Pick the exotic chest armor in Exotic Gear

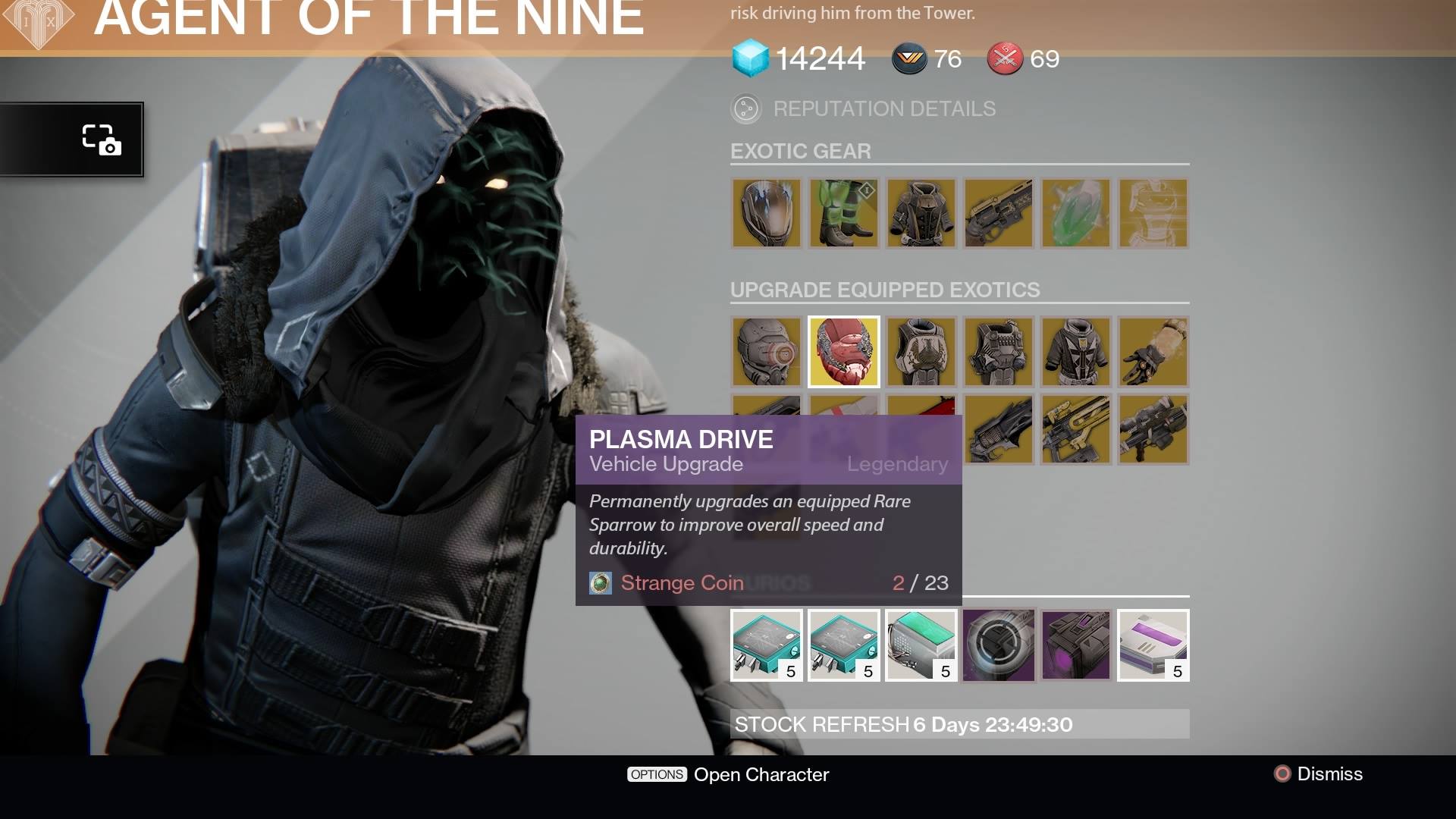click(921, 214)
